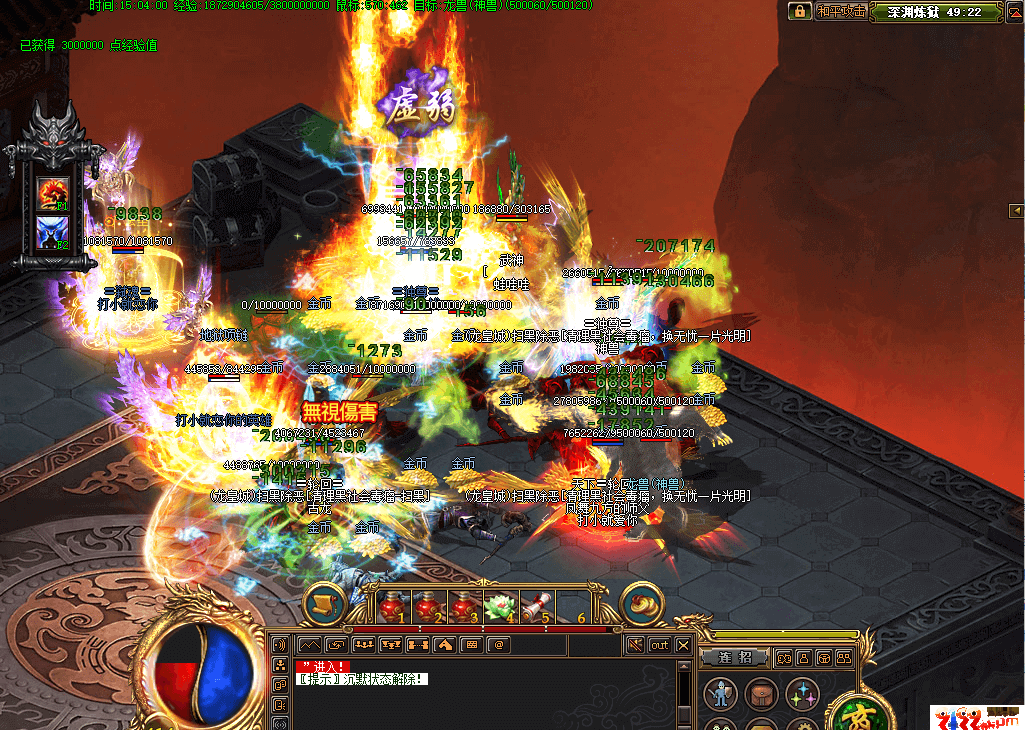Image resolution: width=1025 pixels, height=730 pixels.
Task: Click the padlock icon at top
Action: point(799,12)
